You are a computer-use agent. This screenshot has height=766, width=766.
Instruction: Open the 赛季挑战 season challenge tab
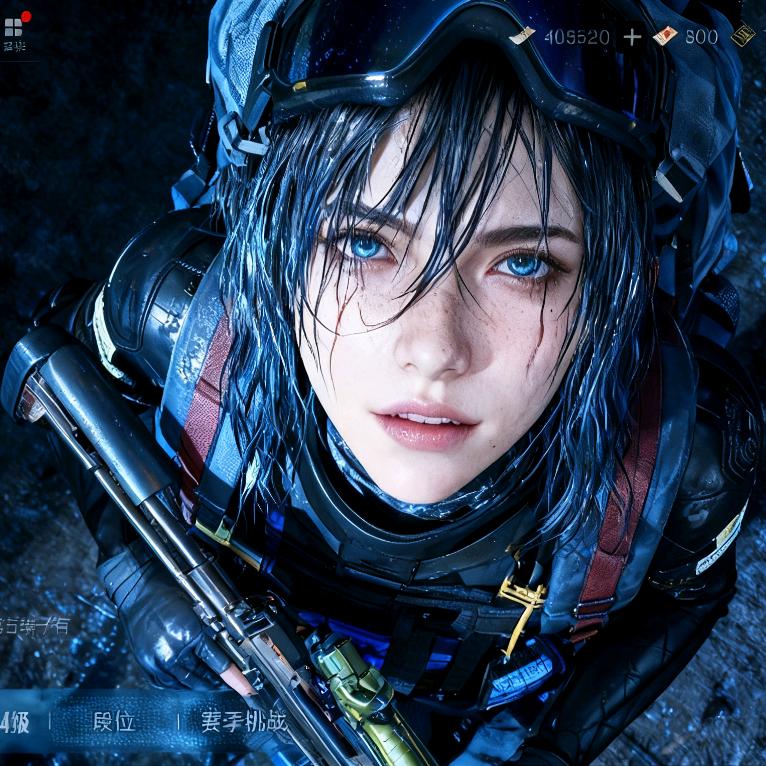point(243,721)
